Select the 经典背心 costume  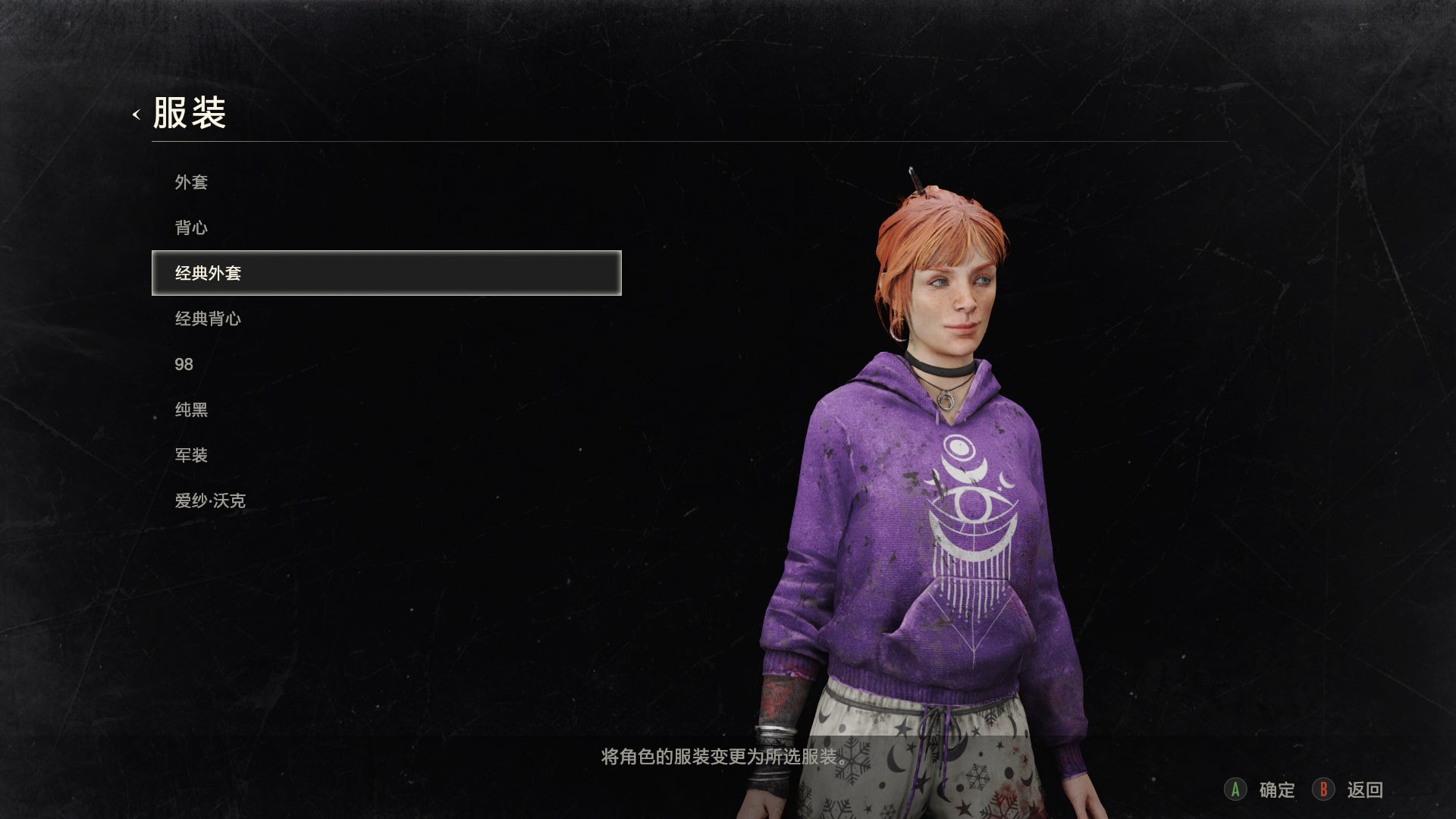[208, 318]
